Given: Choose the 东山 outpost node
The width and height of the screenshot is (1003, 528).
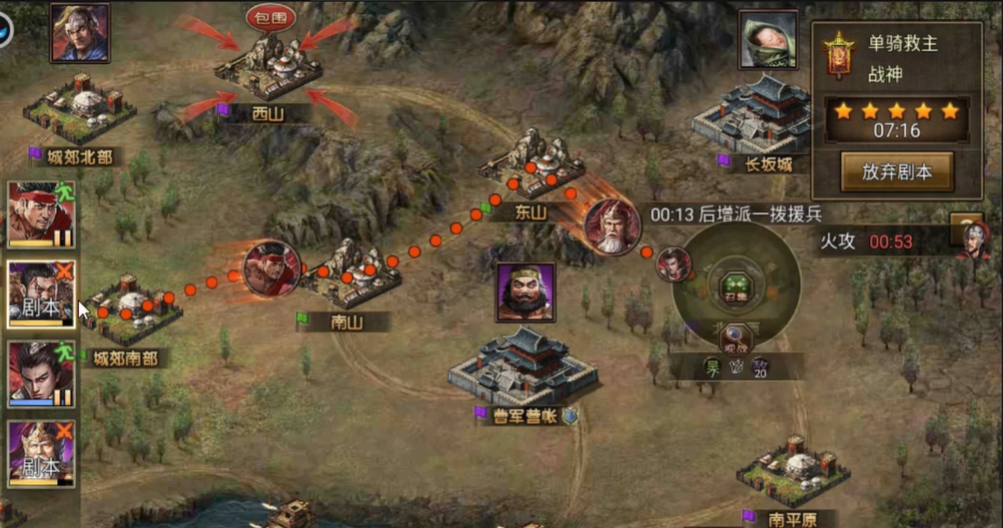Looking at the screenshot, I should coord(530,170).
